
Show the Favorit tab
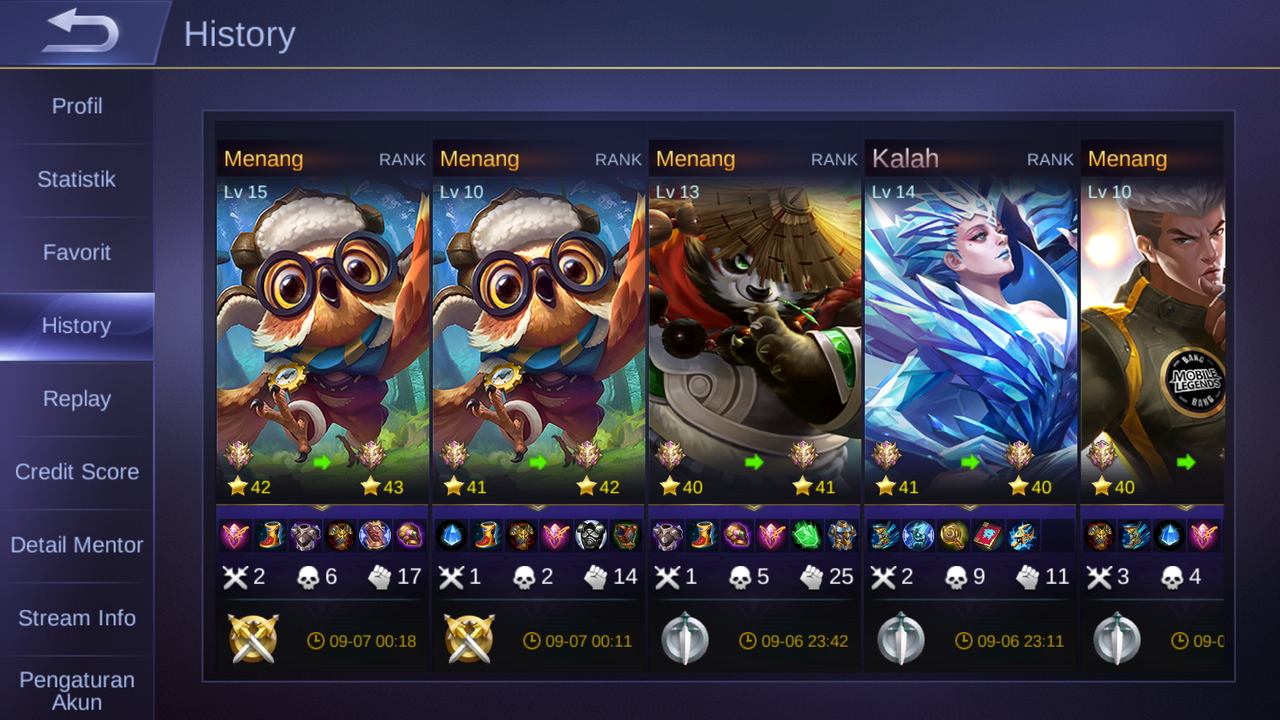coord(77,253)
